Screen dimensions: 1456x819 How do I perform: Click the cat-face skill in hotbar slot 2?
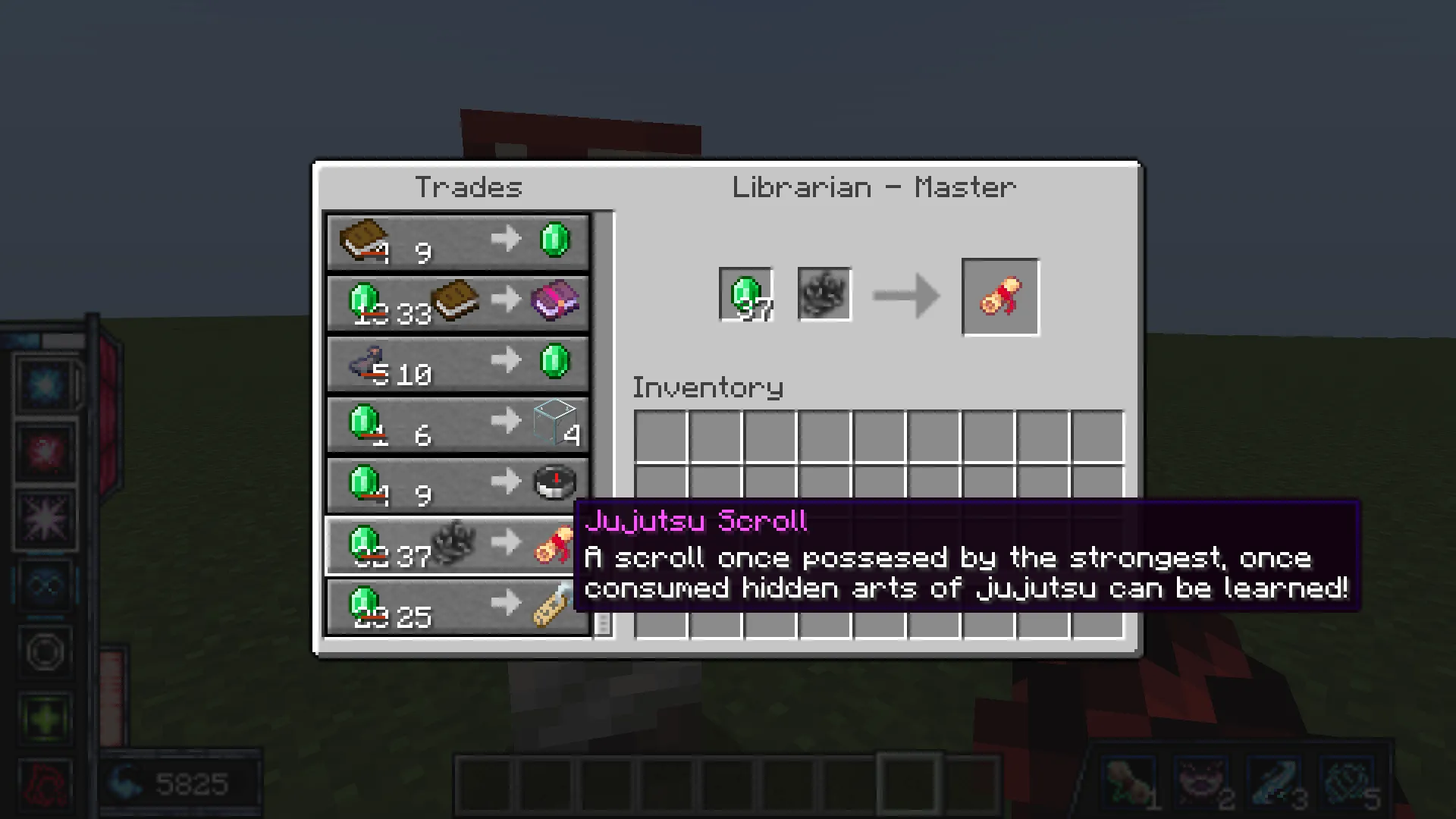click(1200, 783)
